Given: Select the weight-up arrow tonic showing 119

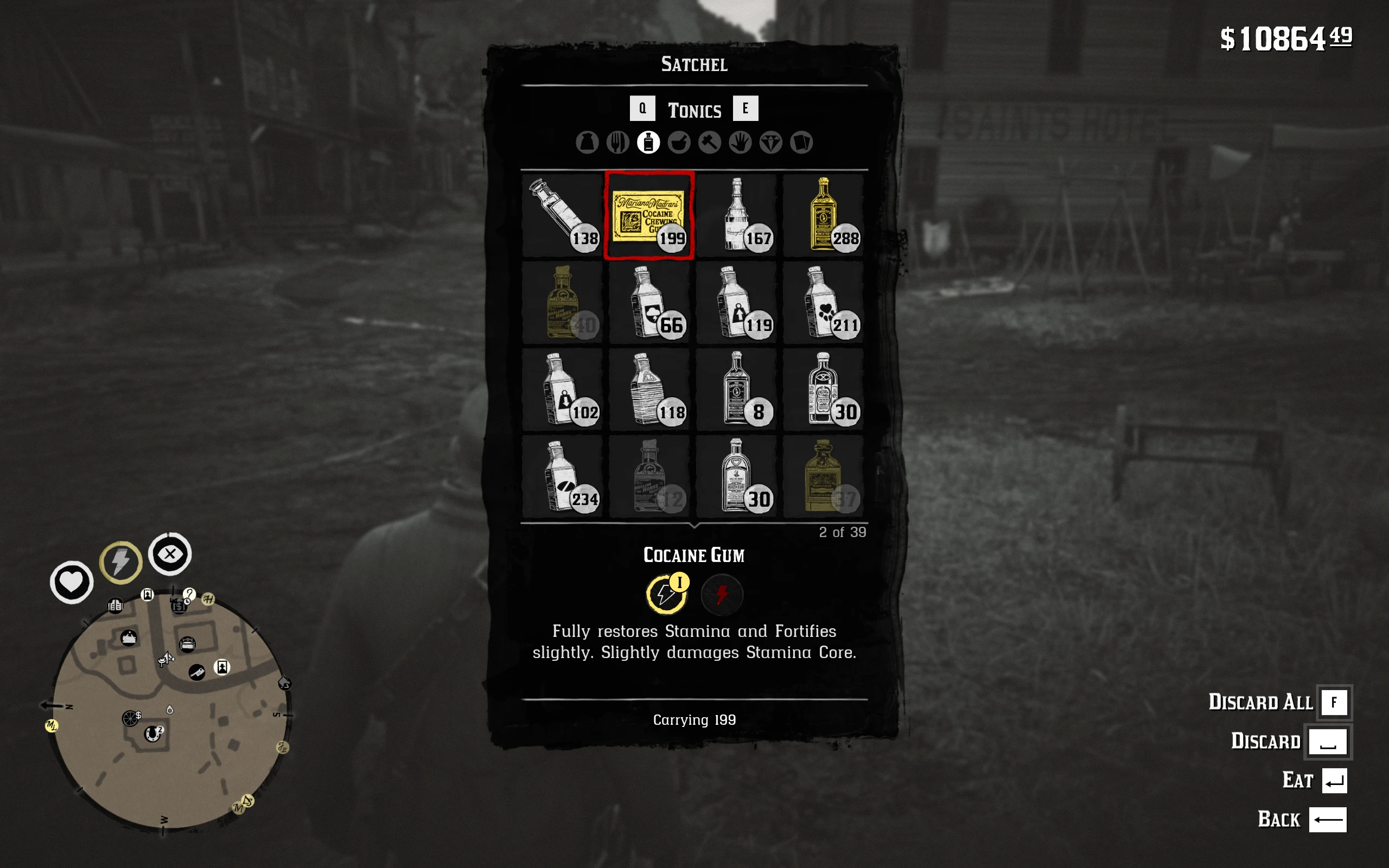Looking at the screenshot, I should [x=736, y=303].
